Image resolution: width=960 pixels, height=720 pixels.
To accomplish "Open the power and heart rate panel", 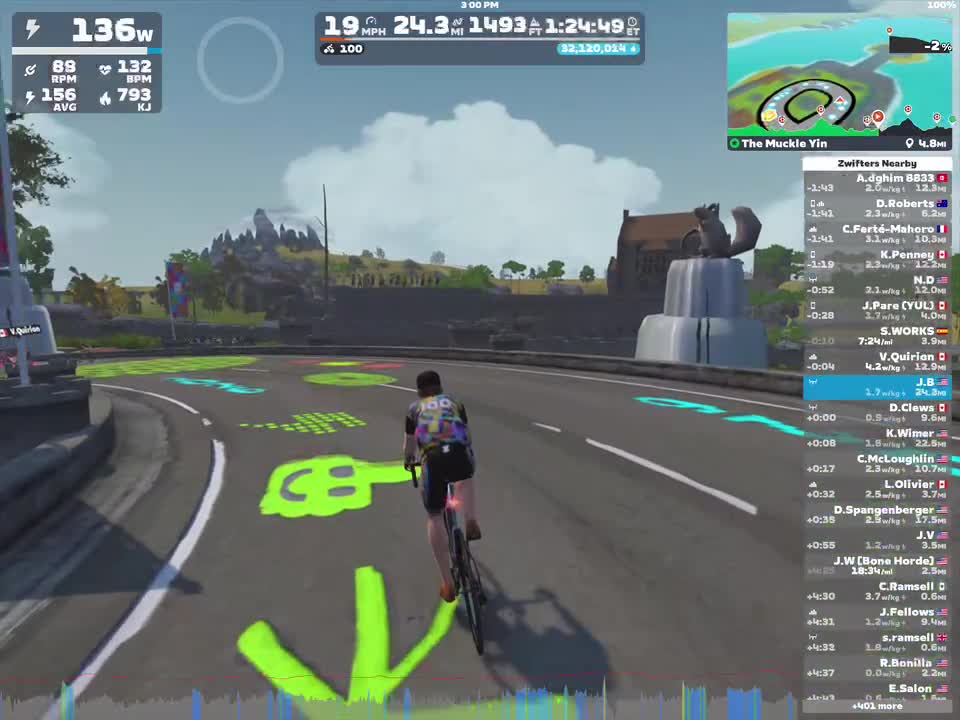I will pyautogui.click(x=87, y=62).
